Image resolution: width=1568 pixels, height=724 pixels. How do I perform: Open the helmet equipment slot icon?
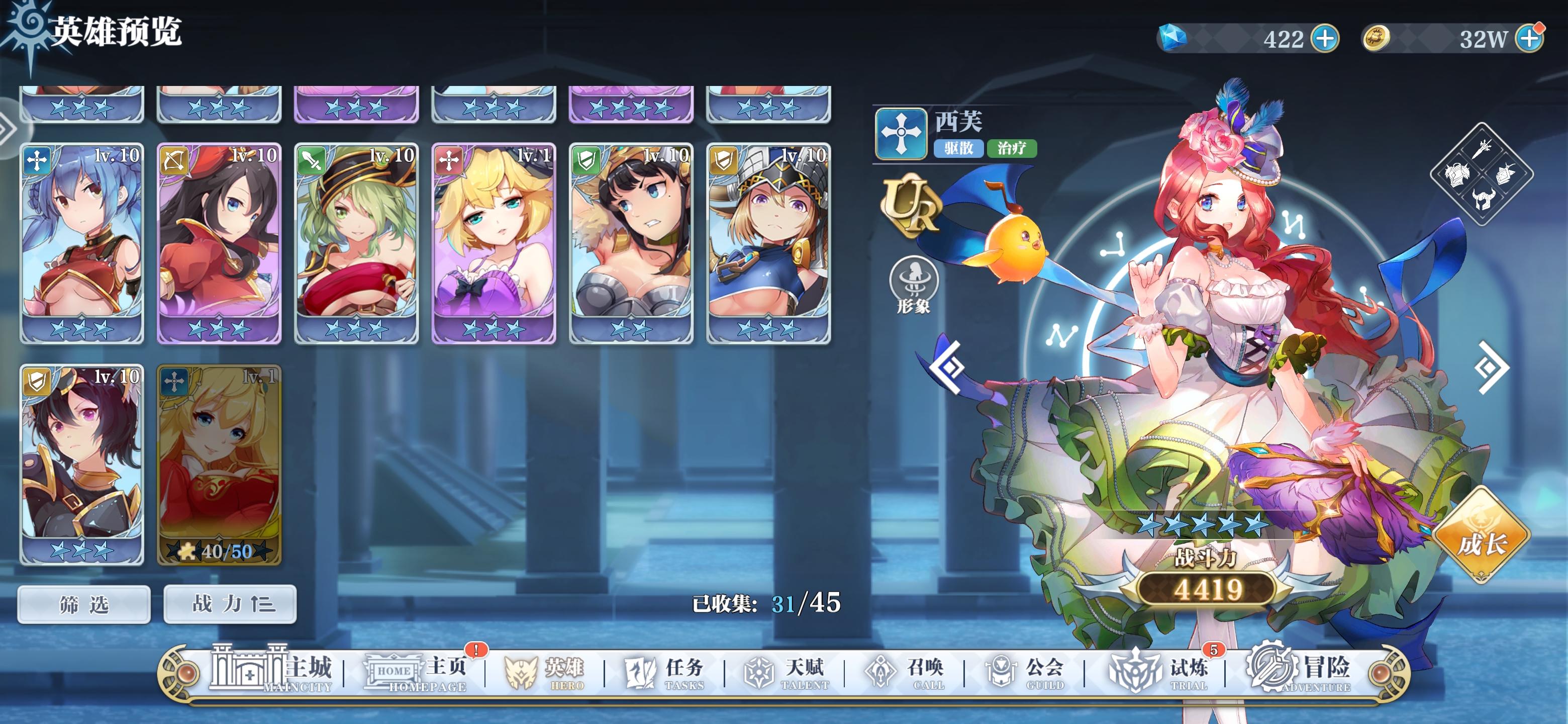(1484, 199)
